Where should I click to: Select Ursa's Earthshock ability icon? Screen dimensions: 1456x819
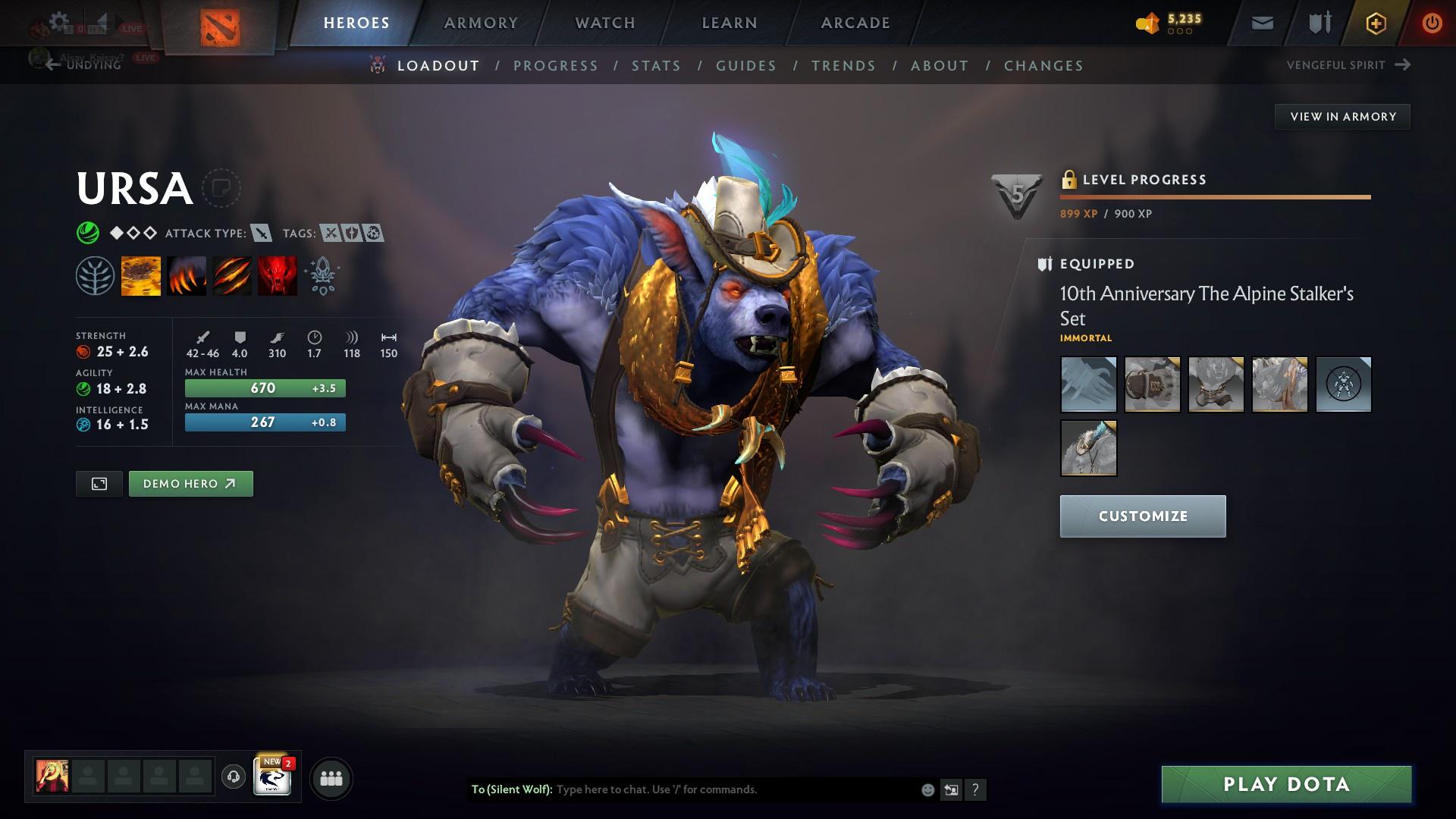141,275
